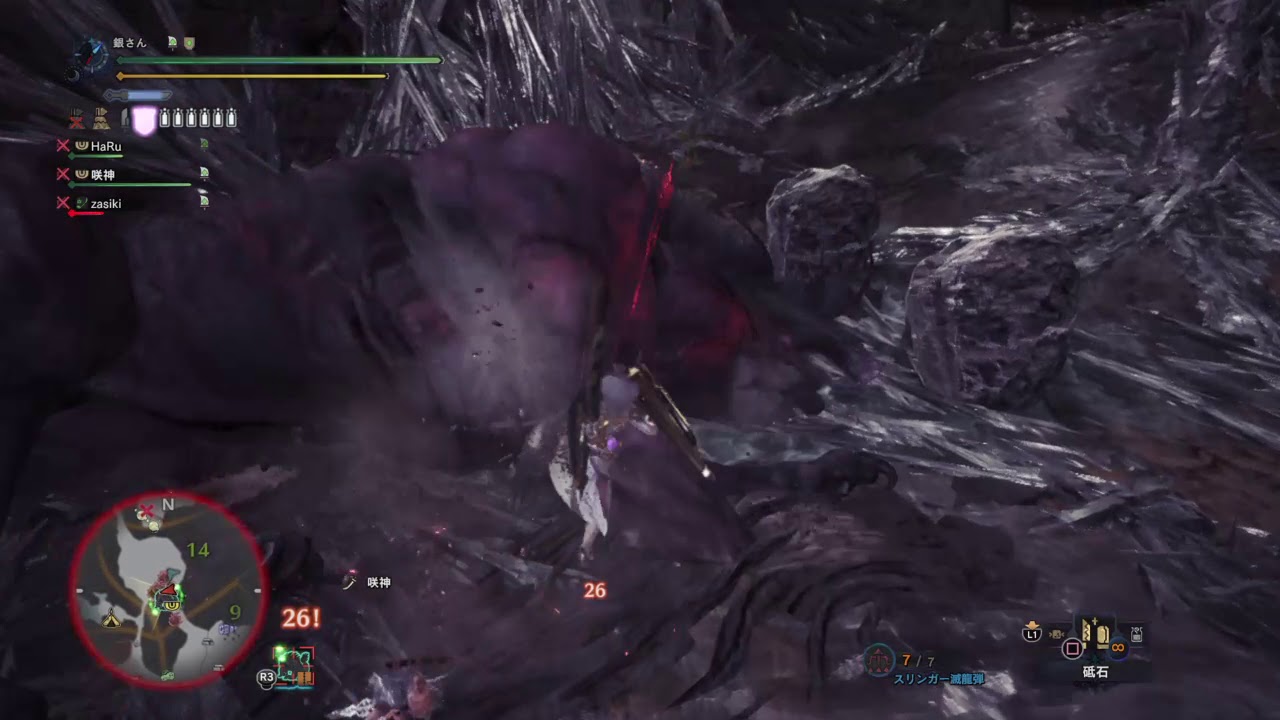Screen dimensions: 1280x720
Task: Click the 砥石 label under the item slot
Action: pos(1095,671)
